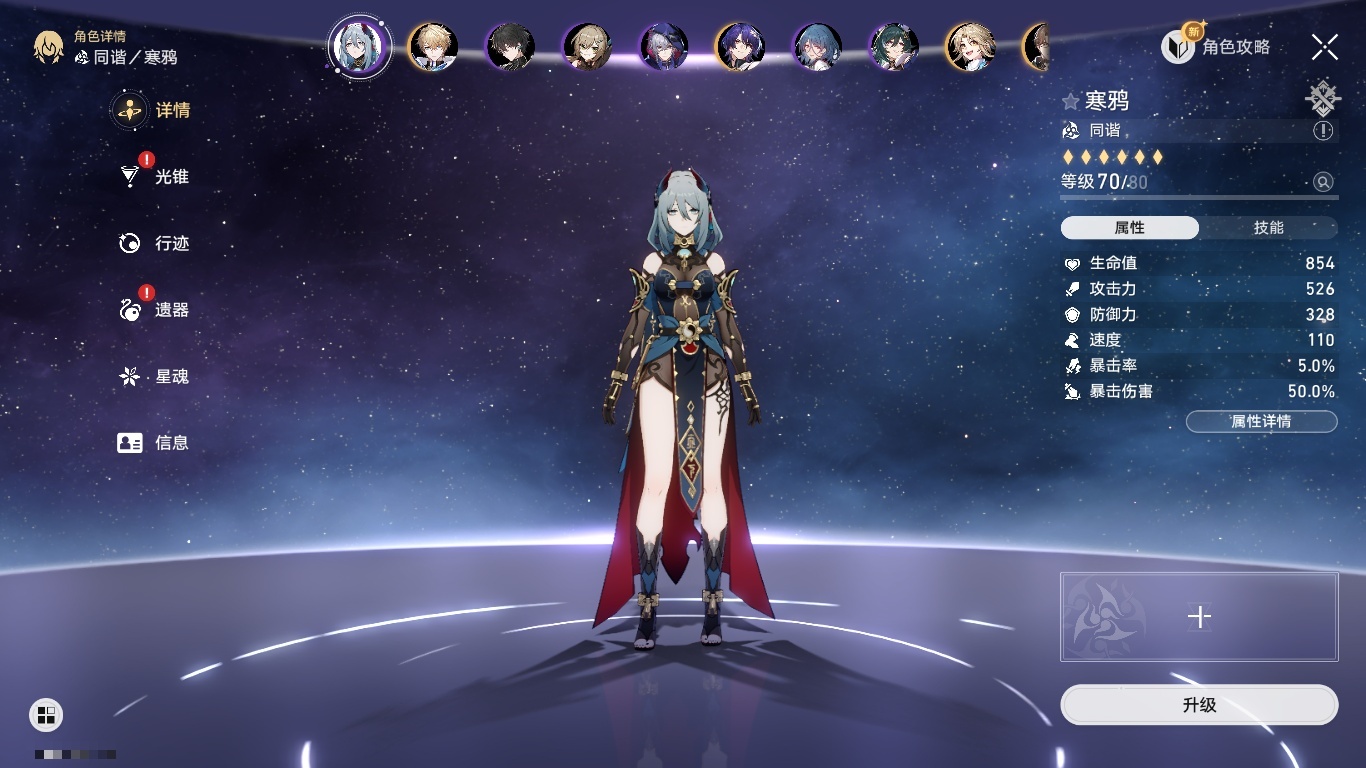Screen dimensions: 1366x768
Task: Open the 角色攻略 character guide
Action: point(1216,47)
